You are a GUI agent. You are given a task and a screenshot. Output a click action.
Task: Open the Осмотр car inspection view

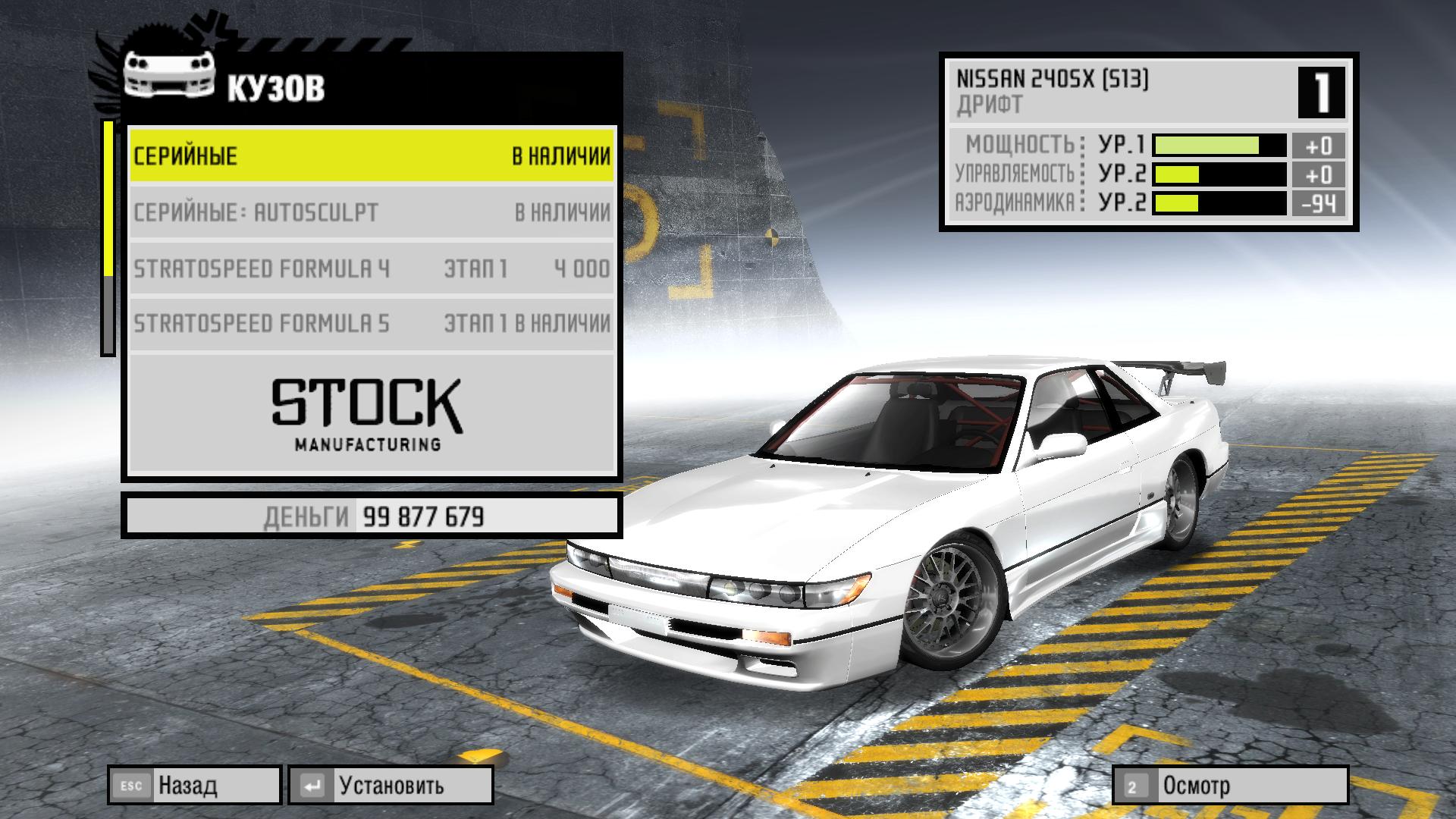[x=1230, y=786]
